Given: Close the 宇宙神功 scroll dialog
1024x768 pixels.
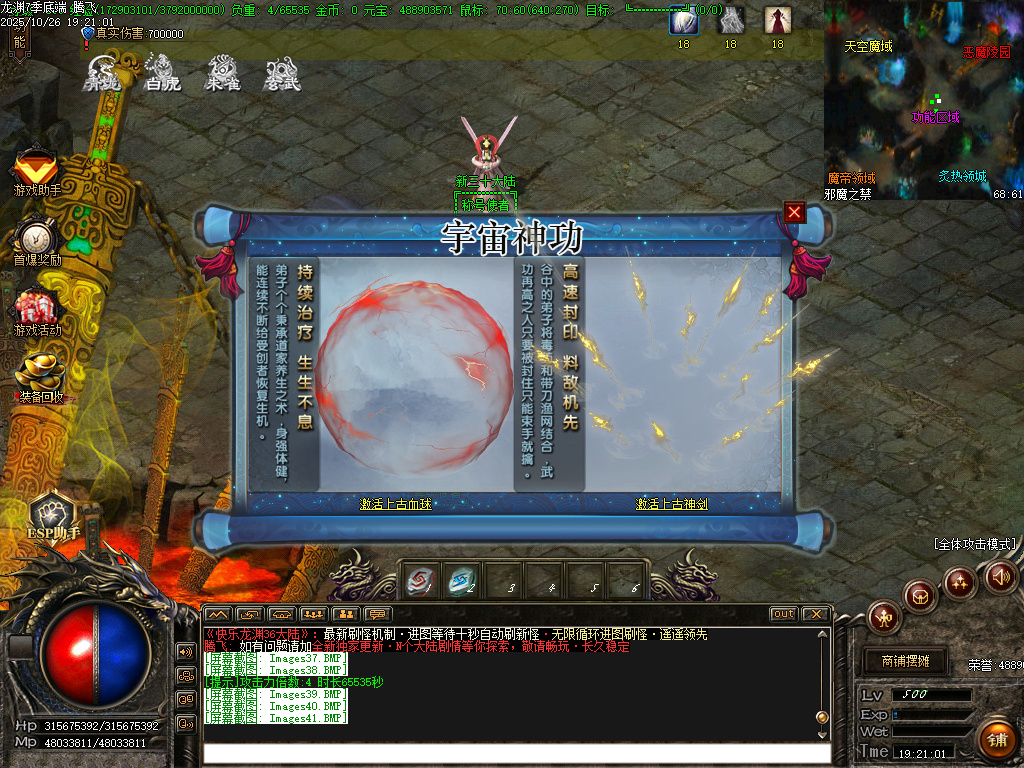Looking at the screenshot, I should click(795, 212).
